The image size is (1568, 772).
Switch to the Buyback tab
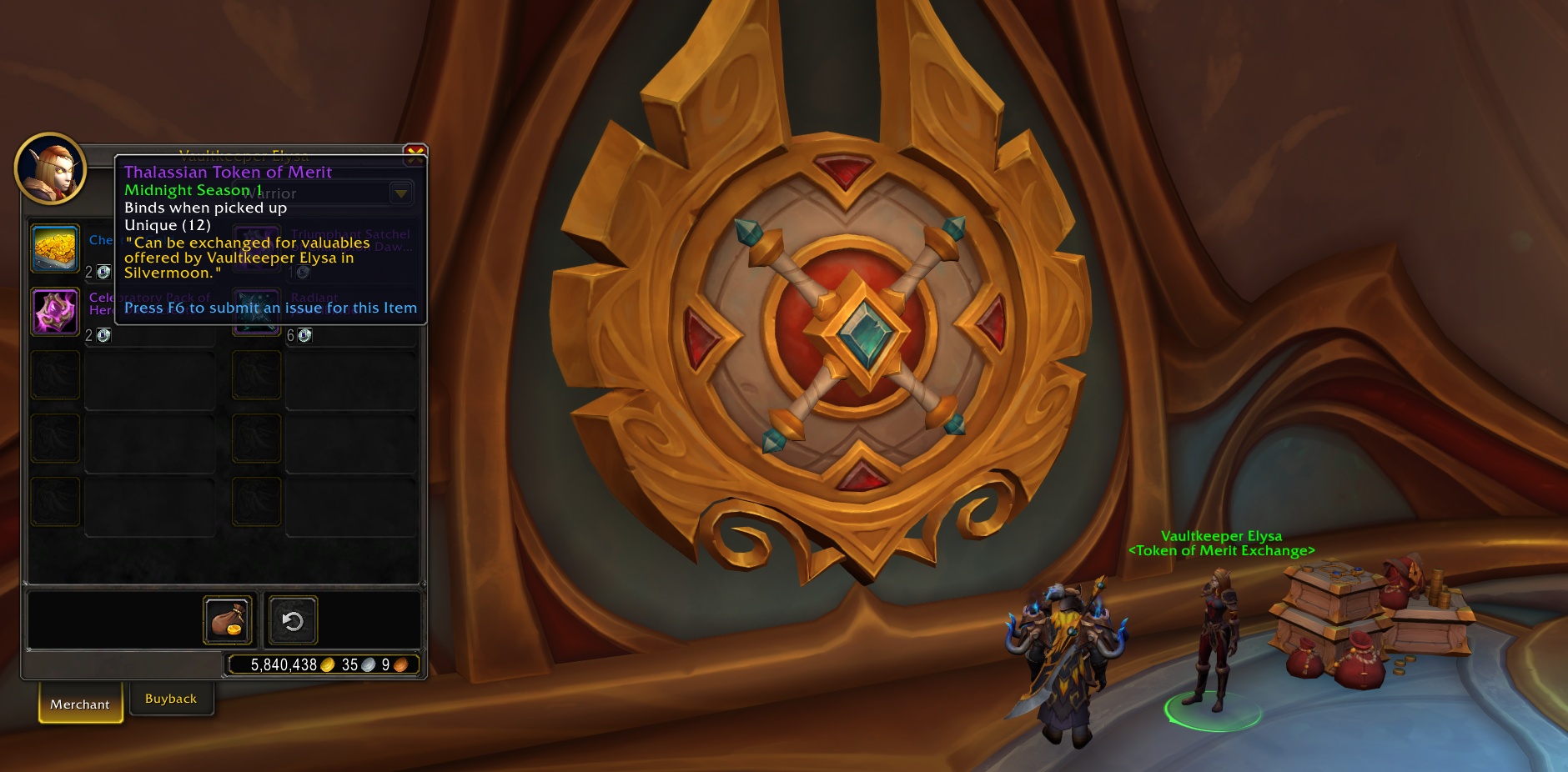point(171,698)
